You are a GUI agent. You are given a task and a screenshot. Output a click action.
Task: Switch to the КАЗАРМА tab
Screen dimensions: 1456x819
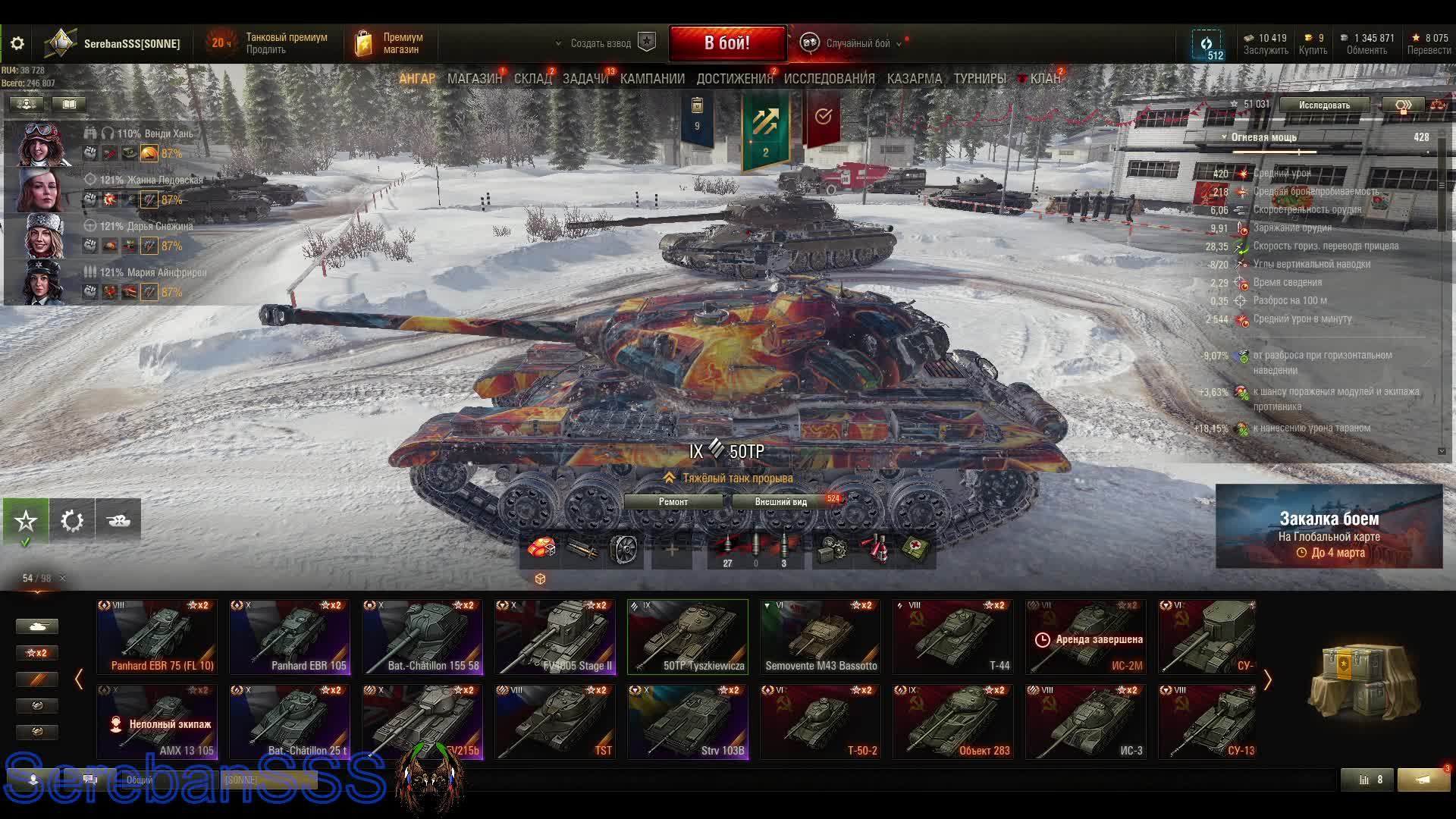coord(914,78)
